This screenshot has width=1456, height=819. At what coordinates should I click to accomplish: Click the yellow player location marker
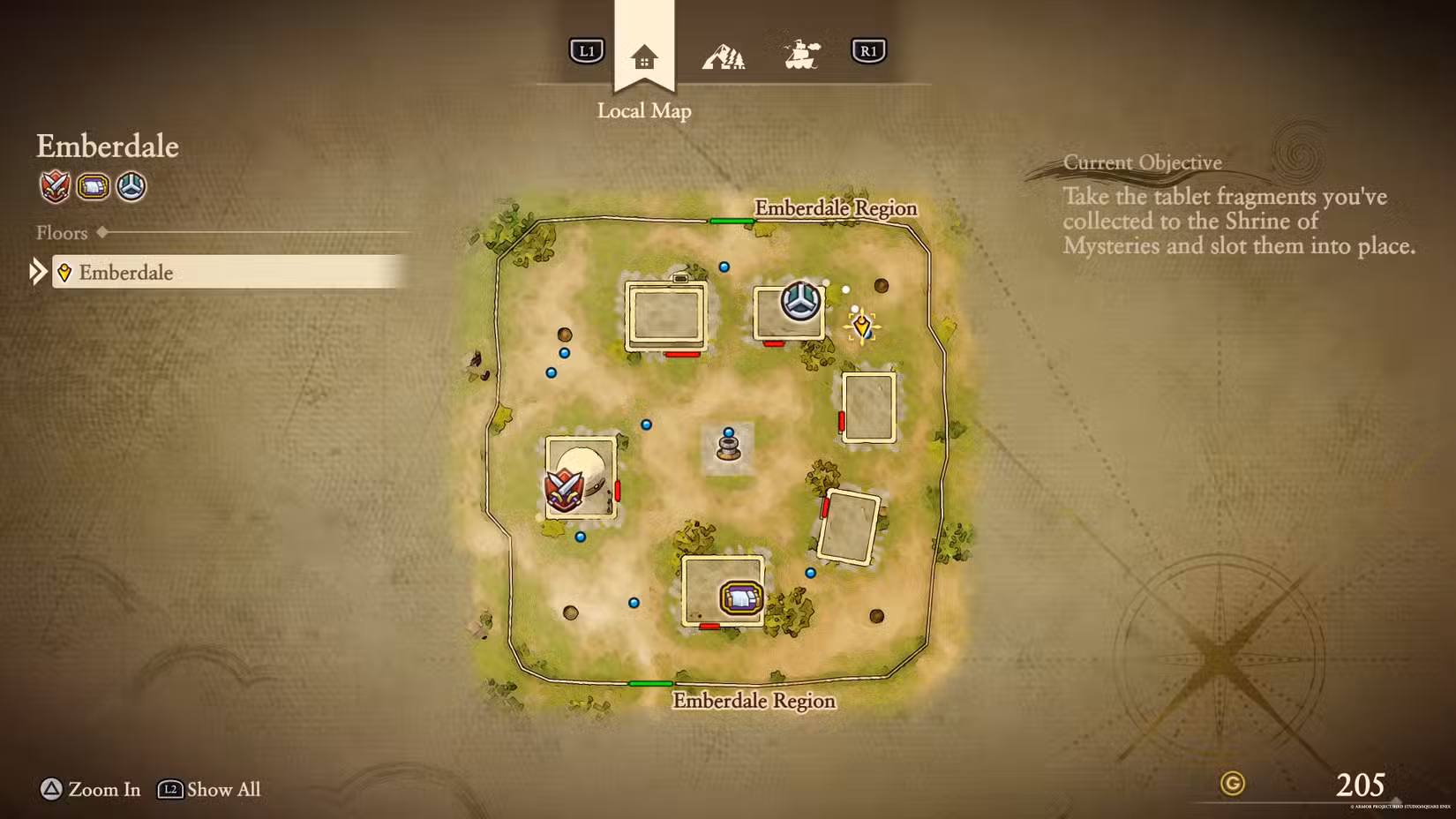(861, 327)
